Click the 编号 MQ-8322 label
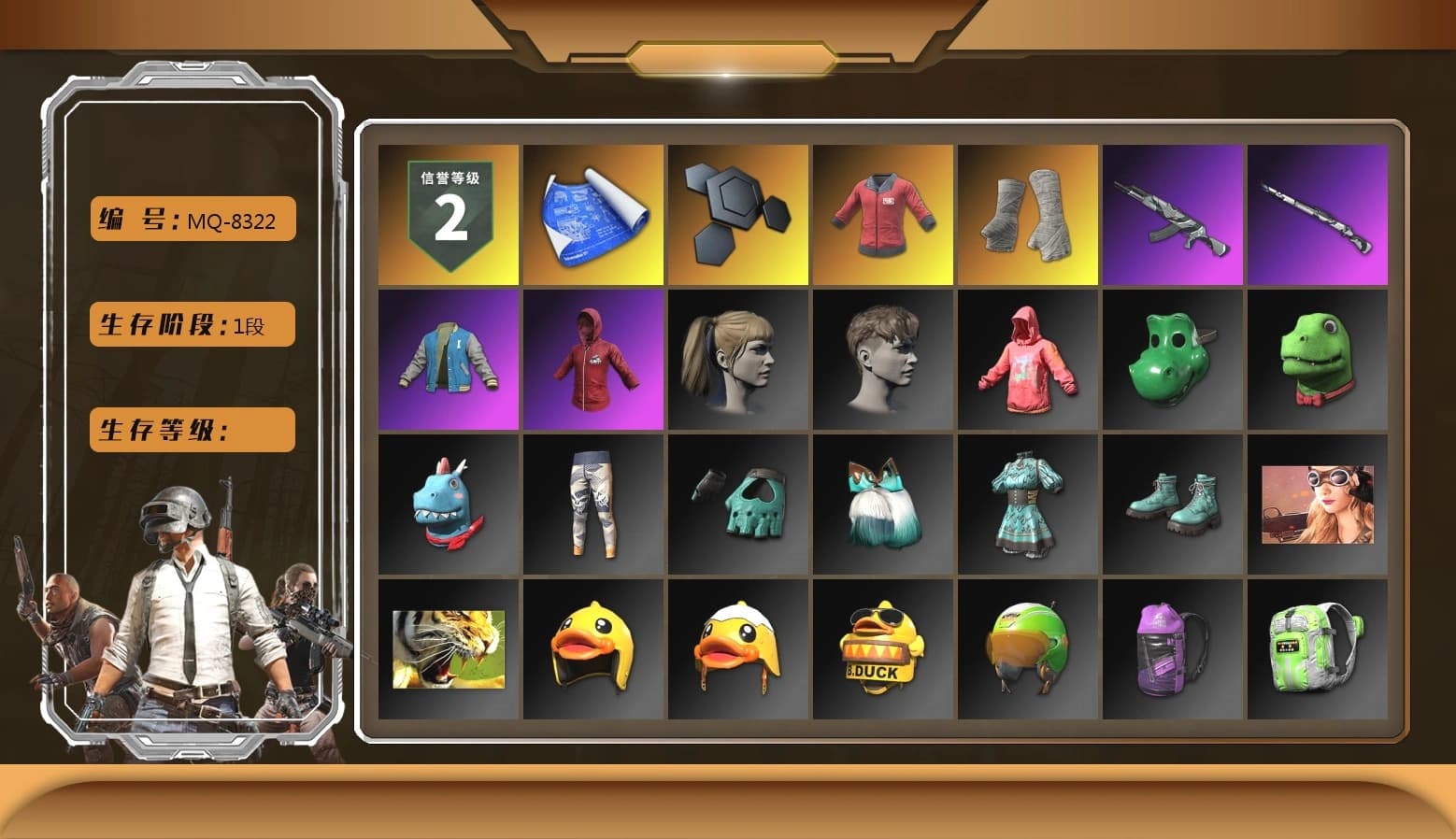1456x839 pixels. (x=191, y=220)
